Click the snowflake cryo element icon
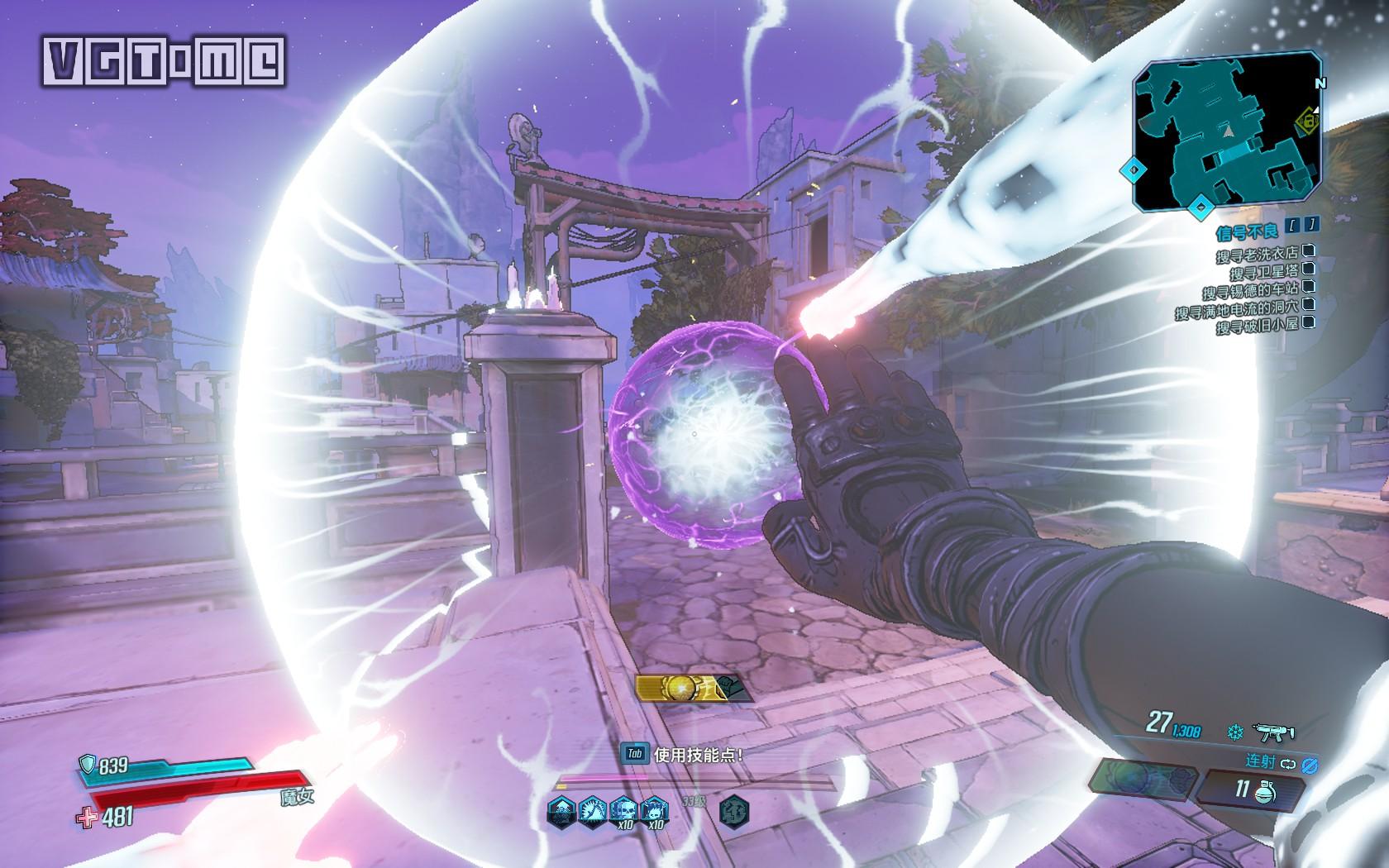The width and height of the screenshot is (1389, 868). pos(1235,732)
